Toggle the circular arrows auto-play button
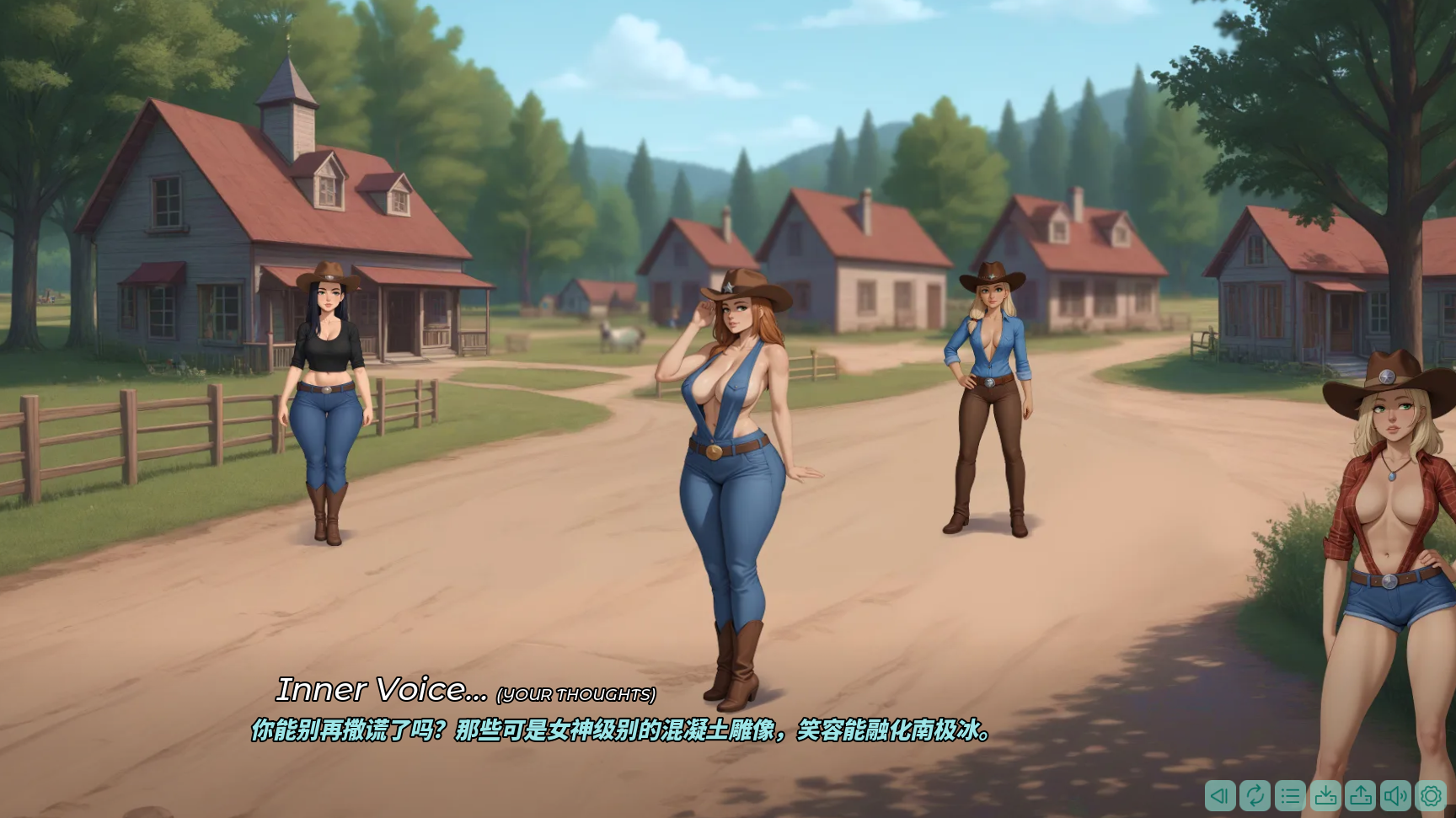This screenshot has width=1456, height=818. pos(1255,795)
